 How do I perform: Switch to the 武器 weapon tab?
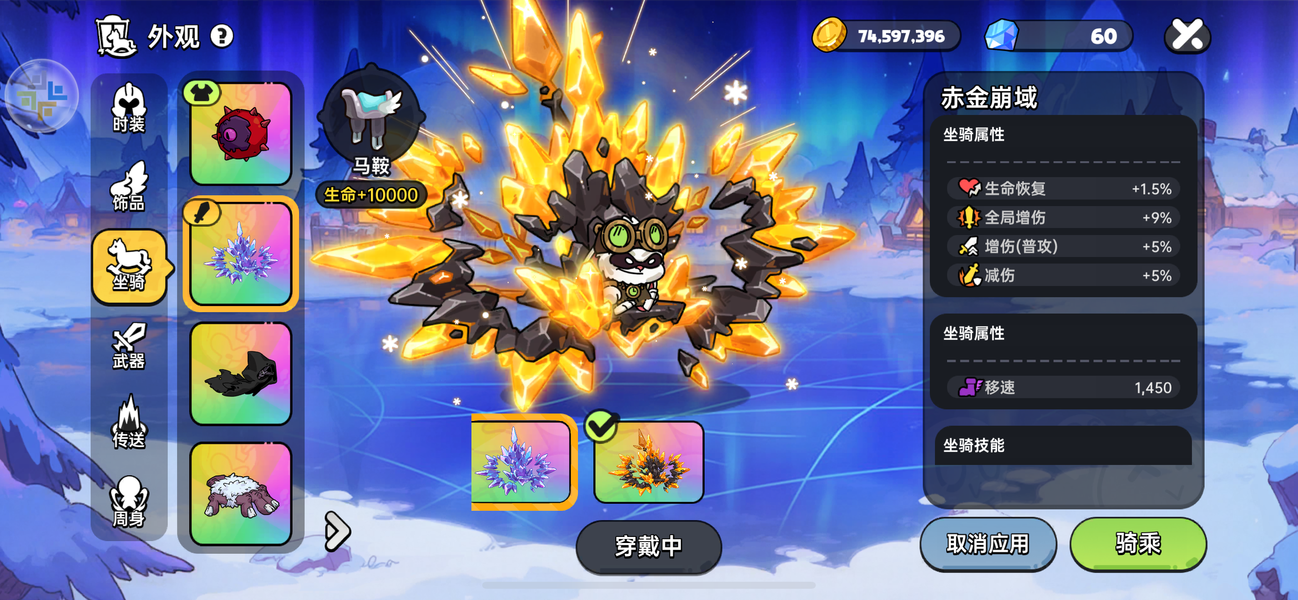129,346
